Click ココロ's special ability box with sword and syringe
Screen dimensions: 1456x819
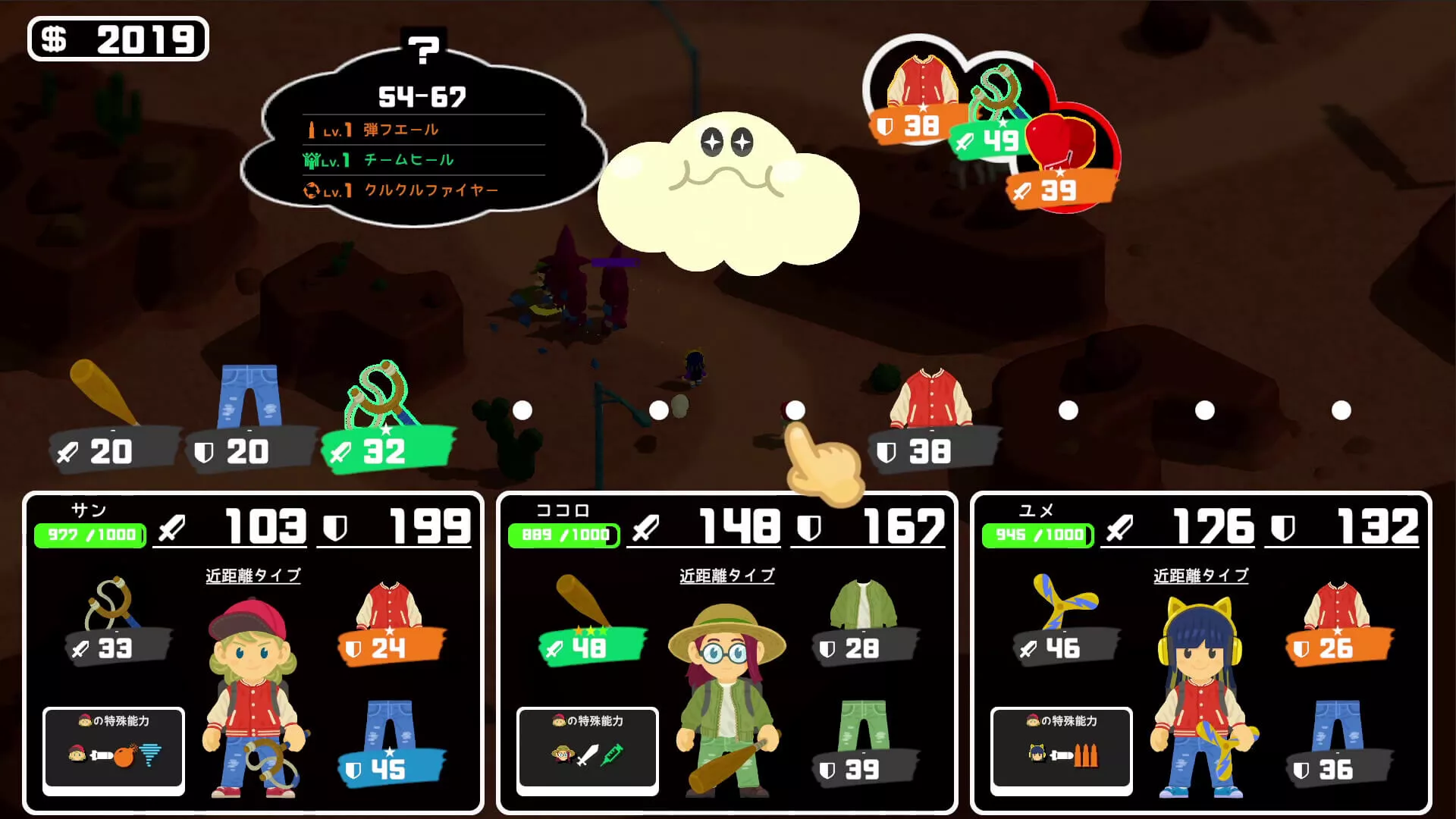click(588, 751)
